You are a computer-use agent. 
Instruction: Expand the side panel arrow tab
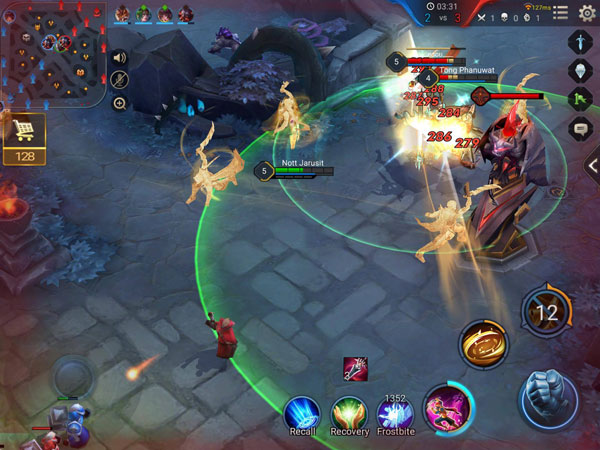point(592,166)
